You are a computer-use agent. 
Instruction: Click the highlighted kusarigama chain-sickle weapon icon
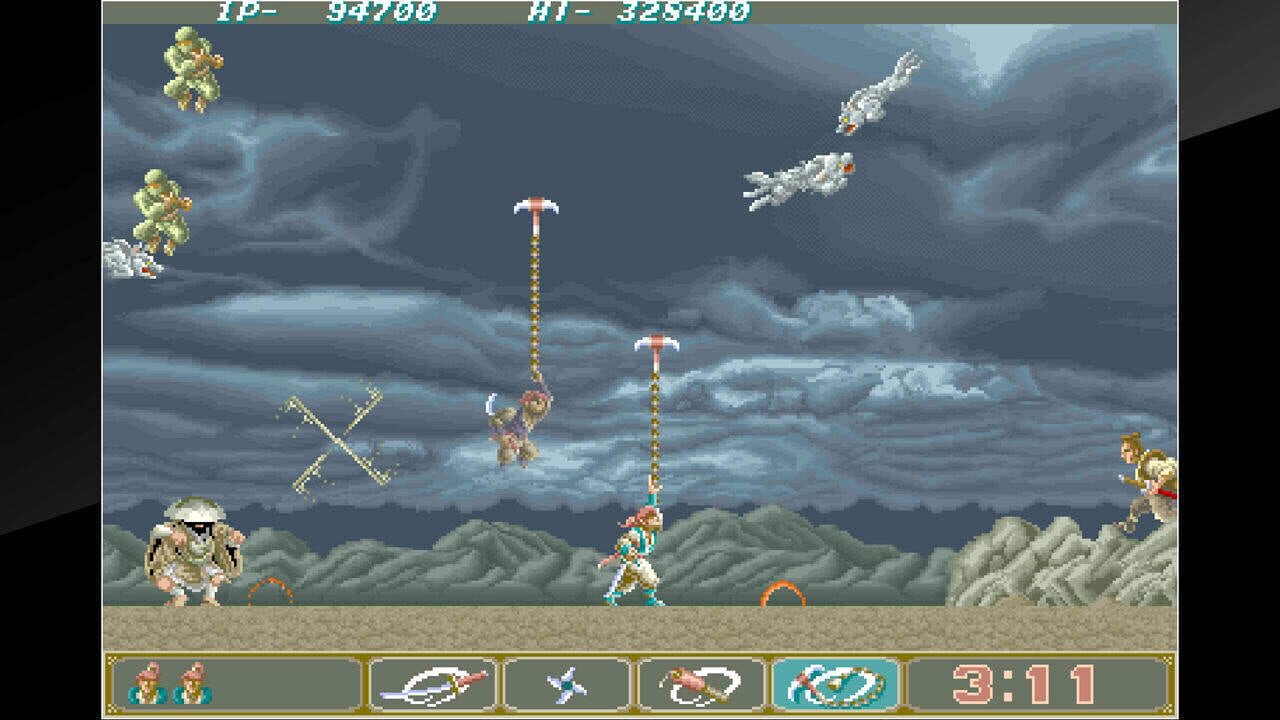click(x=833, y=684)
